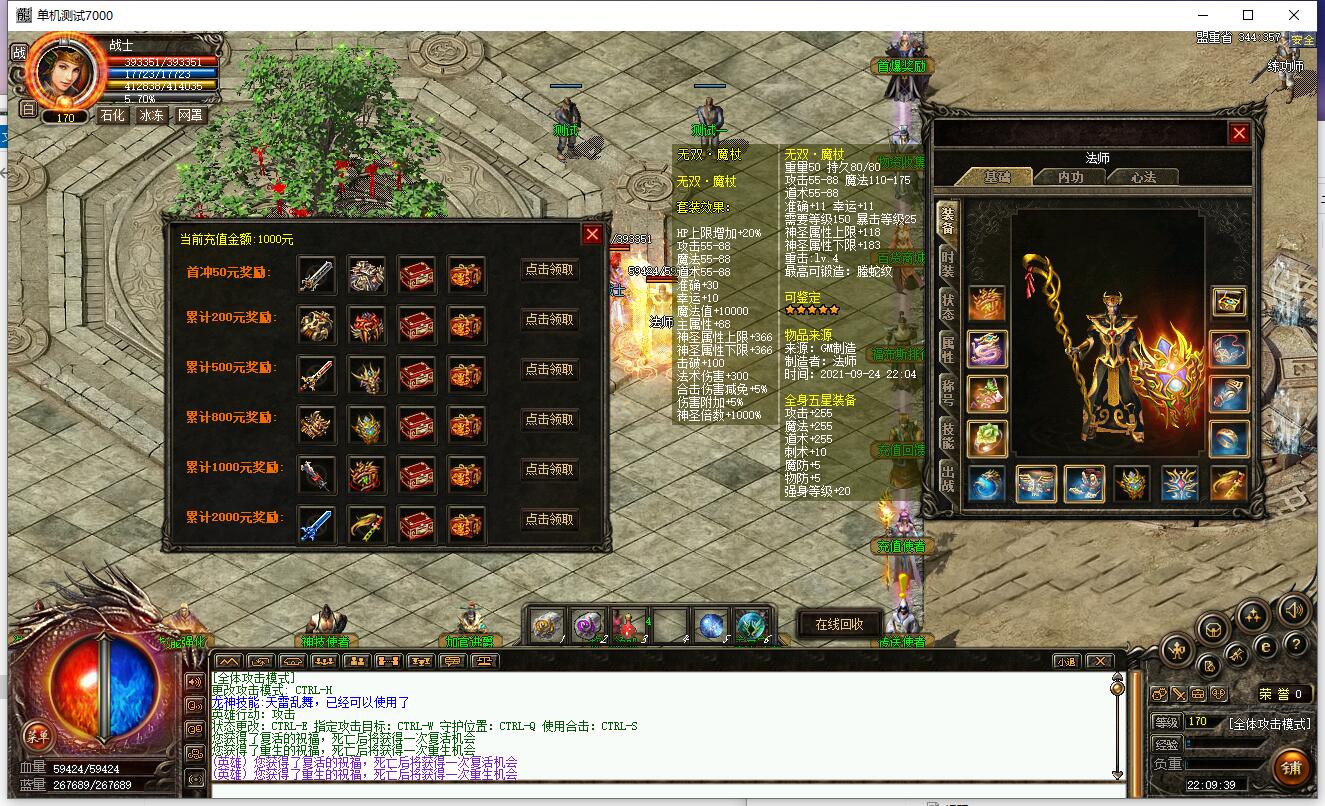Viewport: 1325px width, 806px height.
Task: Open the 心法 tab
Action: 1143,177
